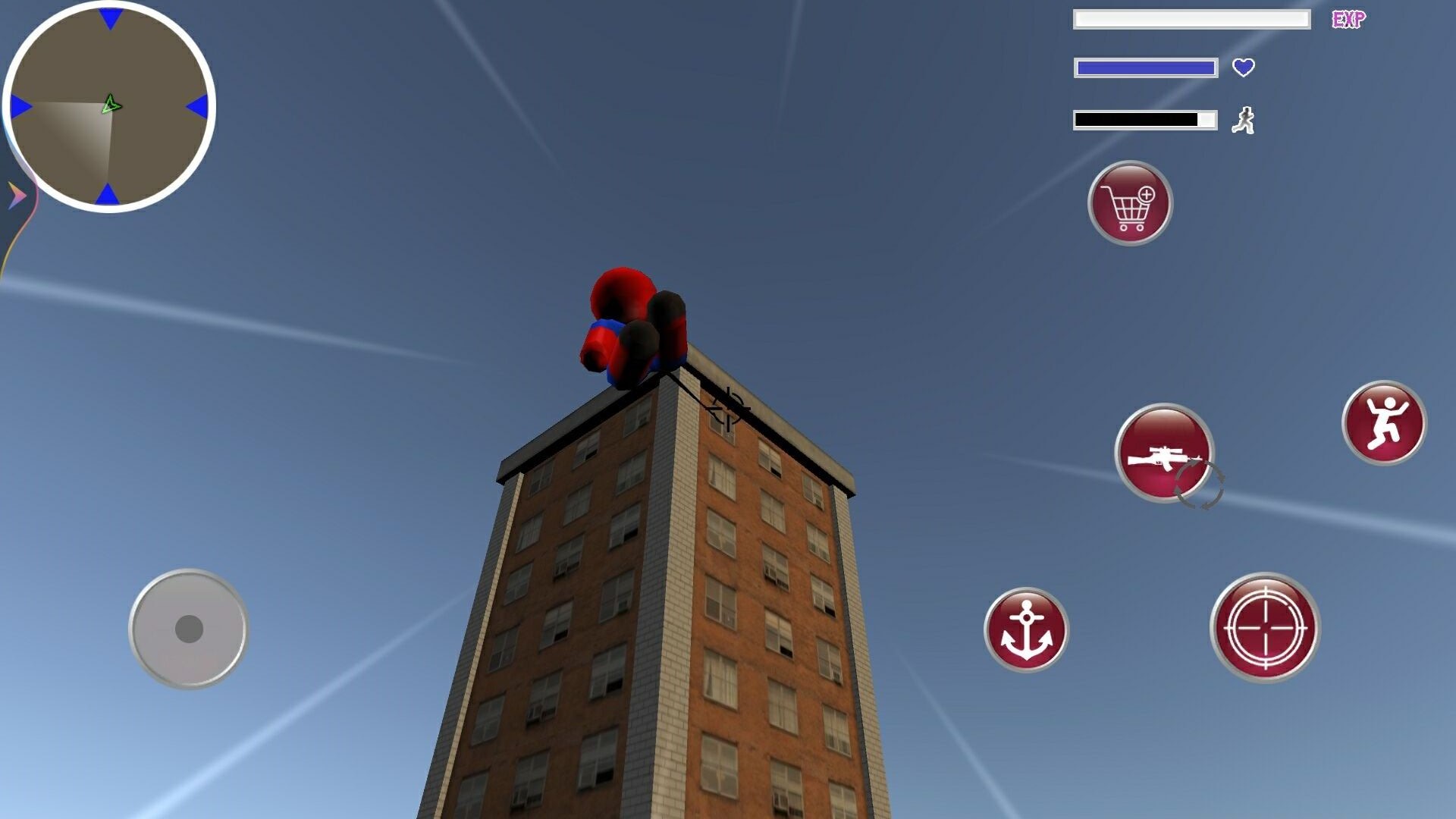
Task: Tap the blue health progress bar
Action: pos(1145,68)
